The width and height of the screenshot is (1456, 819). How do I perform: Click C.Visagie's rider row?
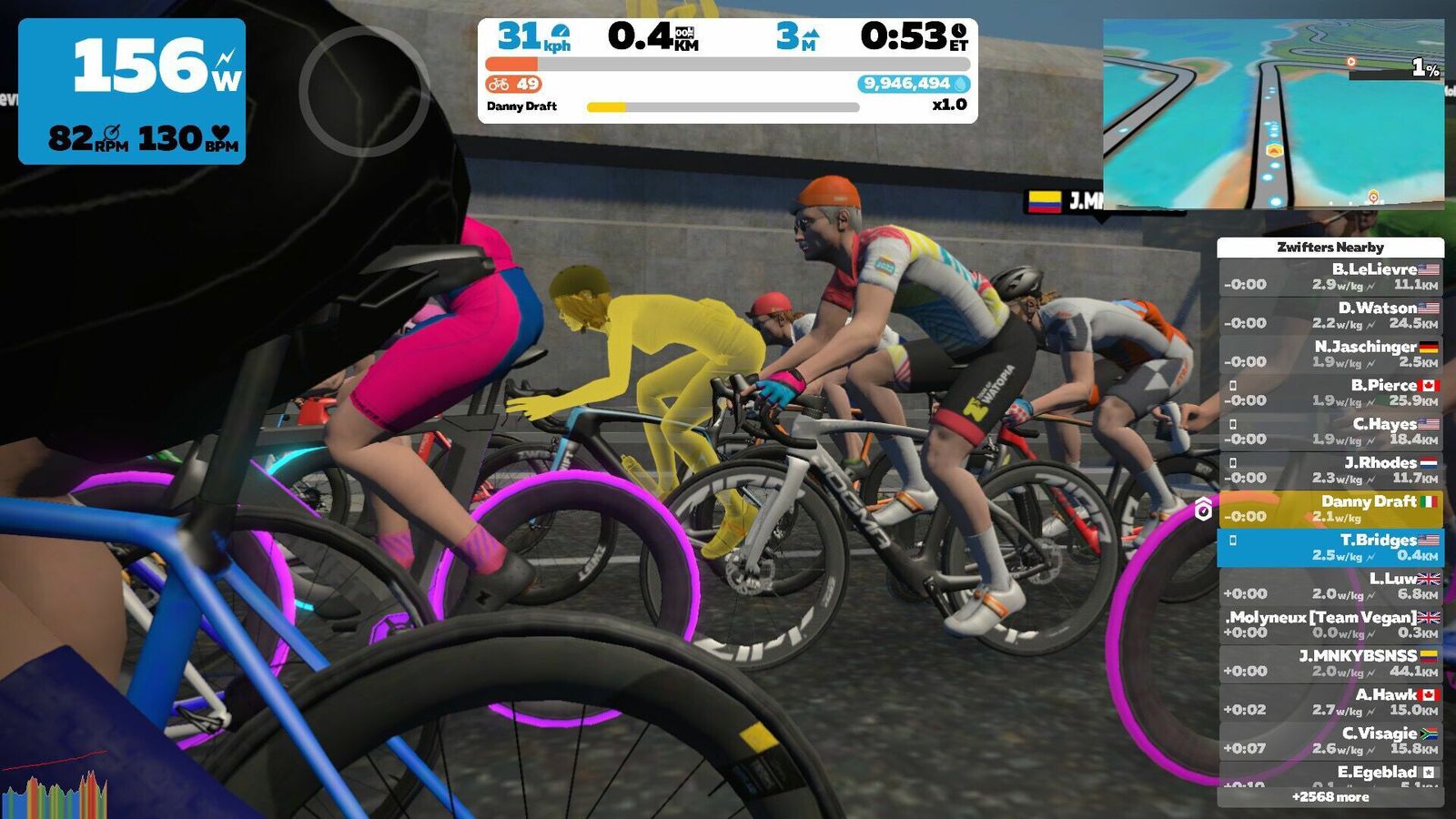point(1330,741)
